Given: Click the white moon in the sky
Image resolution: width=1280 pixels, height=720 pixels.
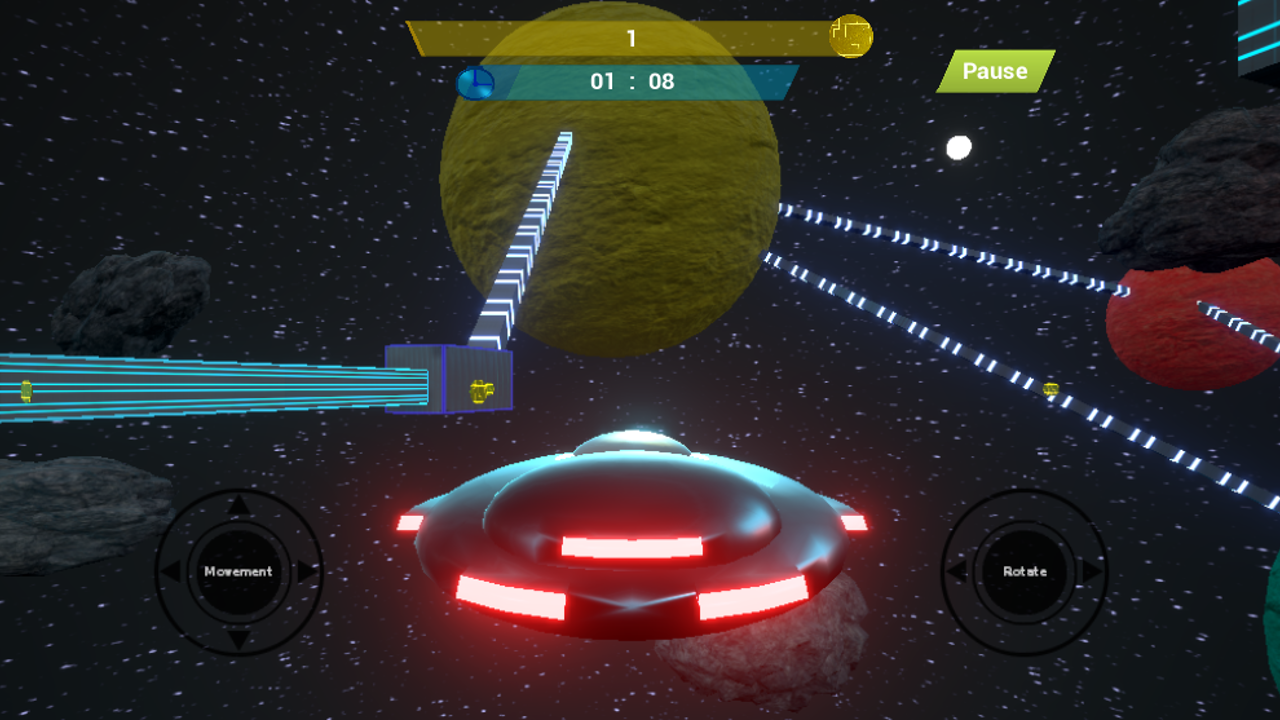Looking at the screenshot, I should pos(957,148).
